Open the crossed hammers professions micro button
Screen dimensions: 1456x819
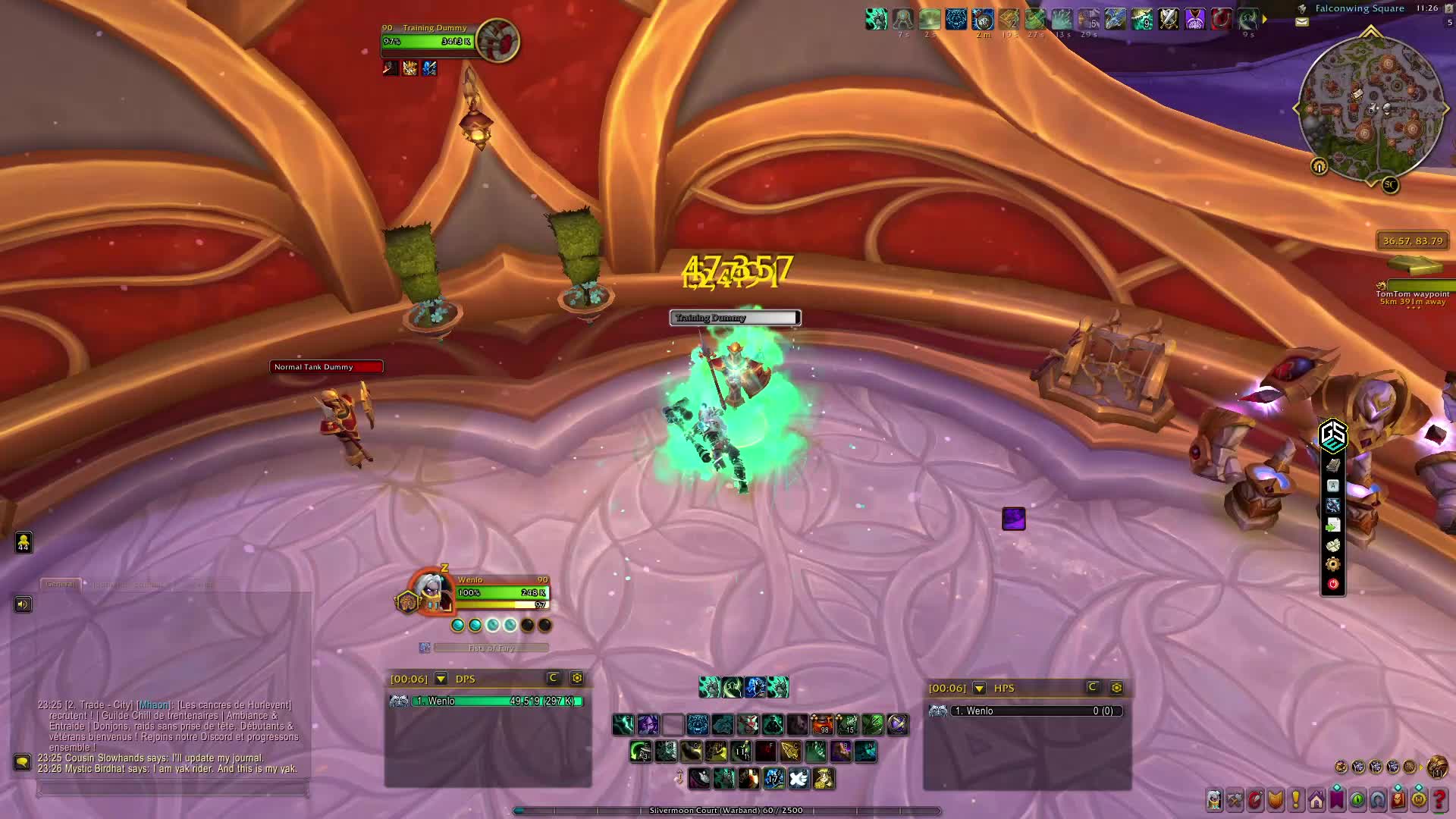pos(1235,799)
